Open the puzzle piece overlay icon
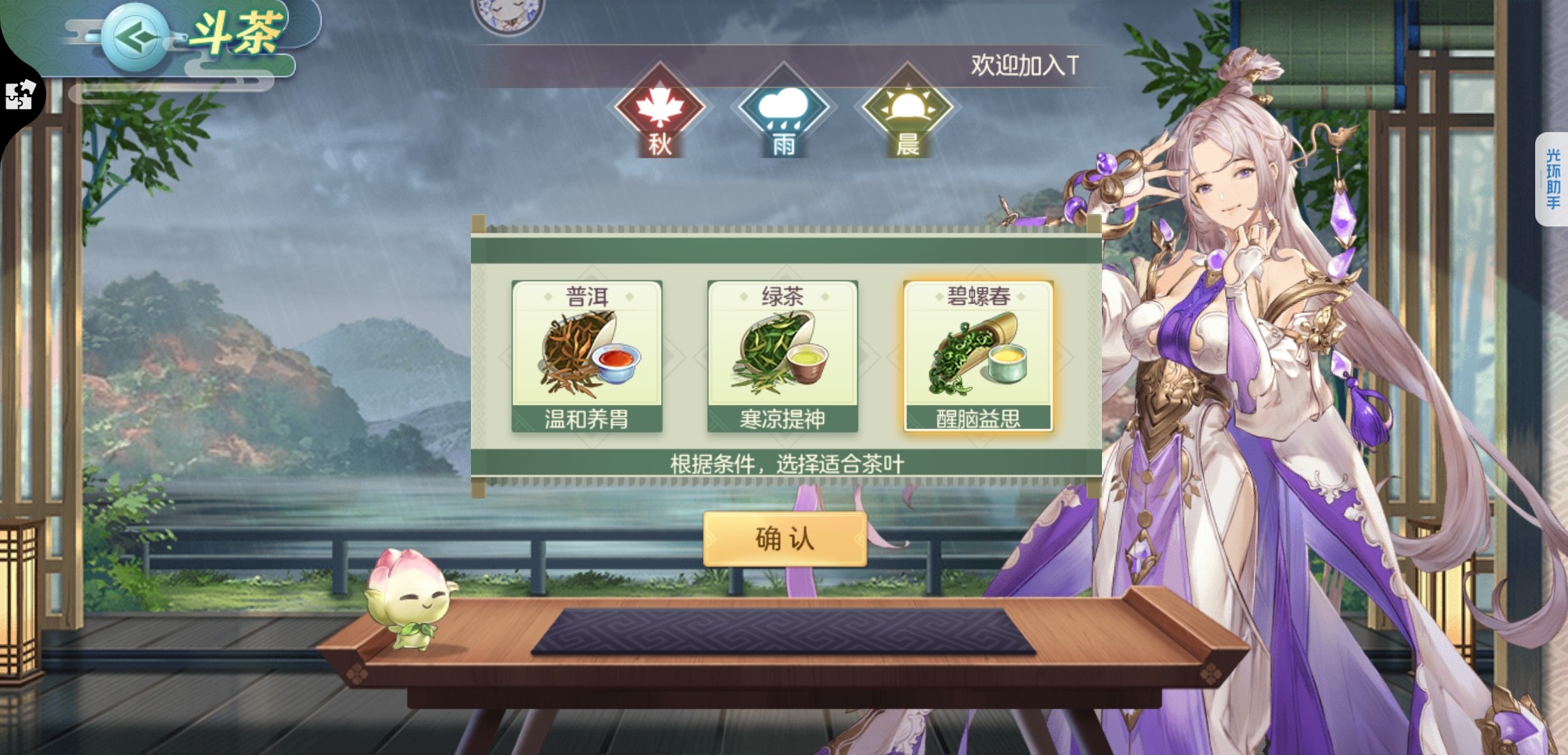1568x755 pixels. tap(20, 96)
